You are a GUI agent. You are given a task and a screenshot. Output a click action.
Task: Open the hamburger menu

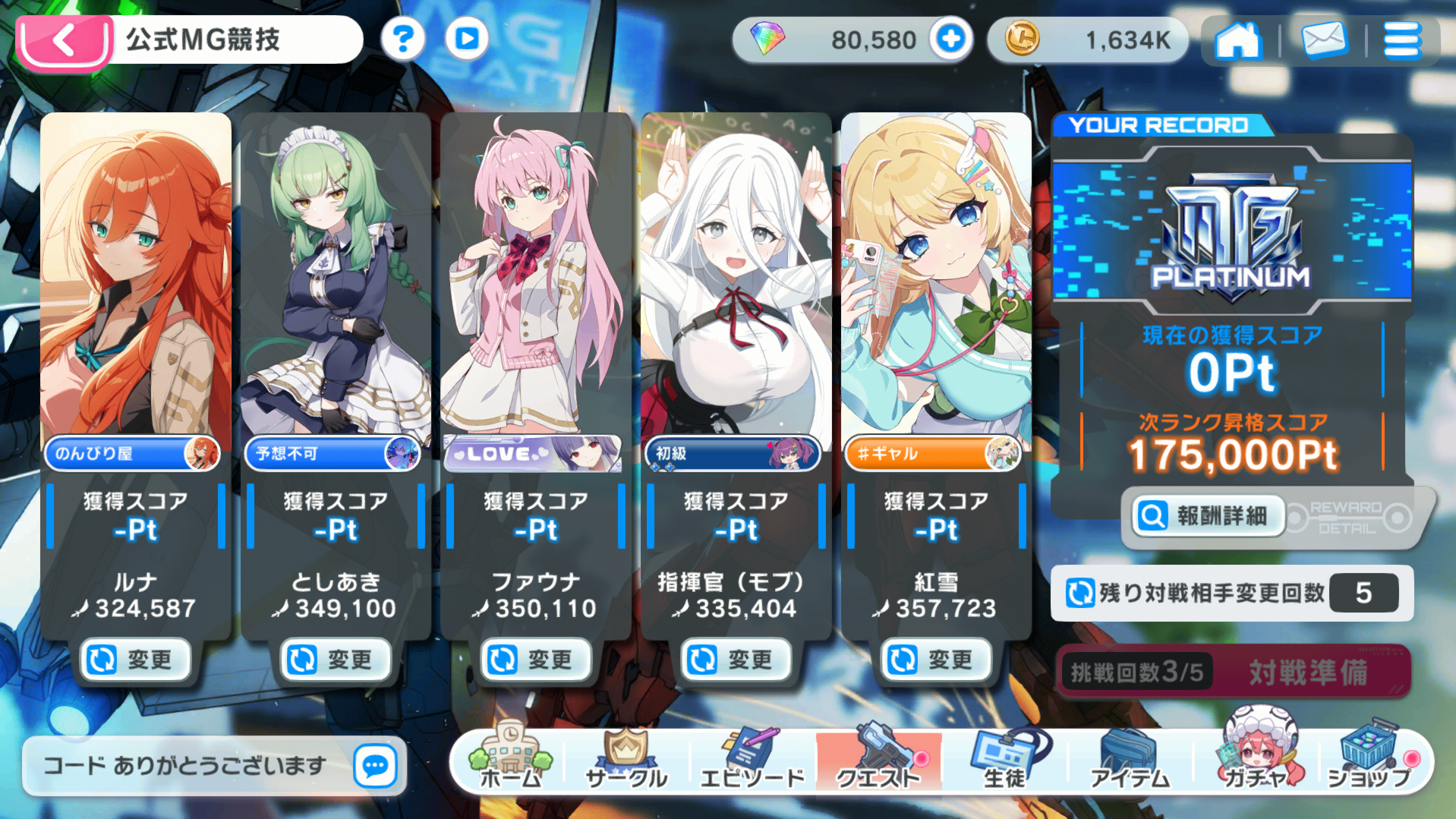pyautogui.click(x=1401, y=40)
